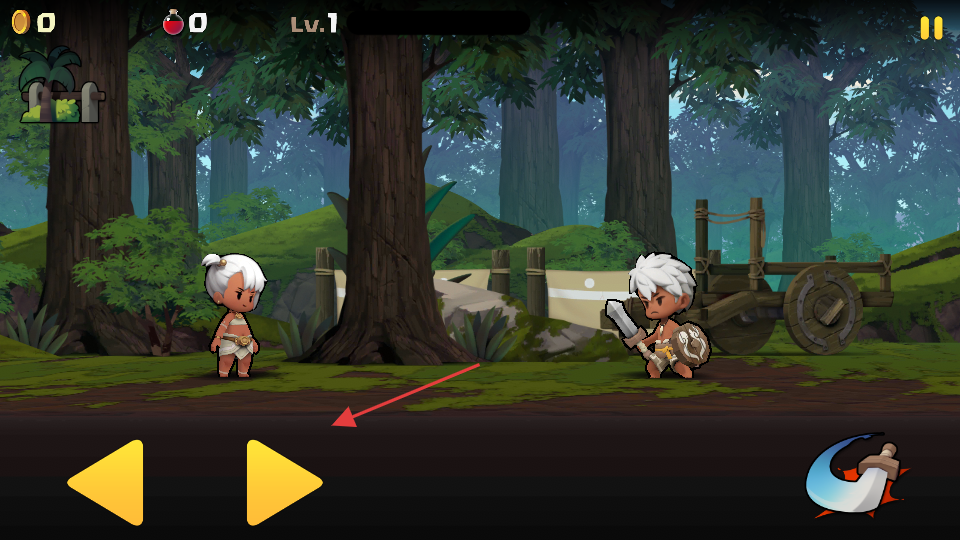
Task: Tap the yellow right arrow to move right
Action: coord(282,482)
